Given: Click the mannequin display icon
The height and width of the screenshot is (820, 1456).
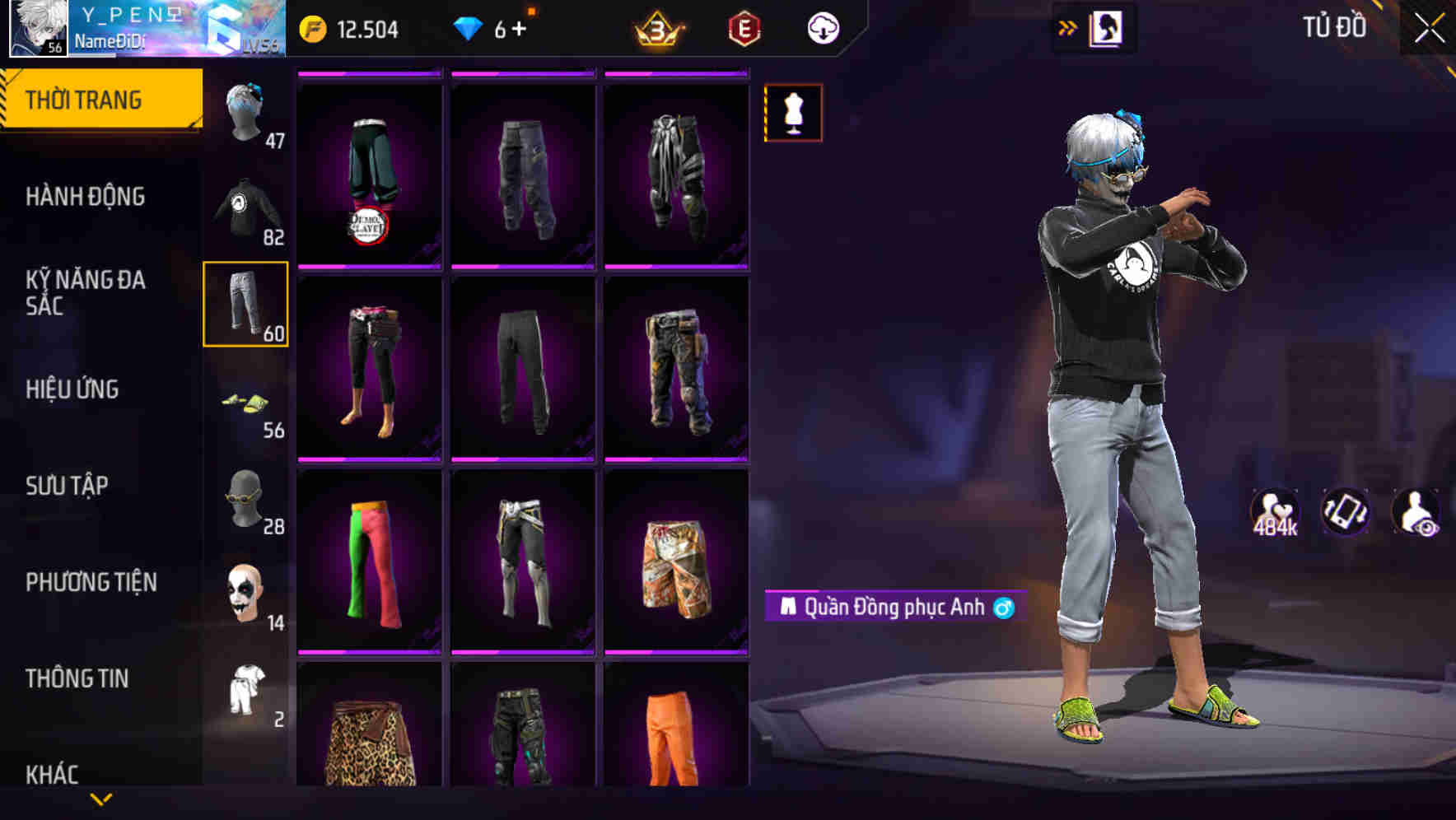Looking at the screenshot, I should 791,113.
